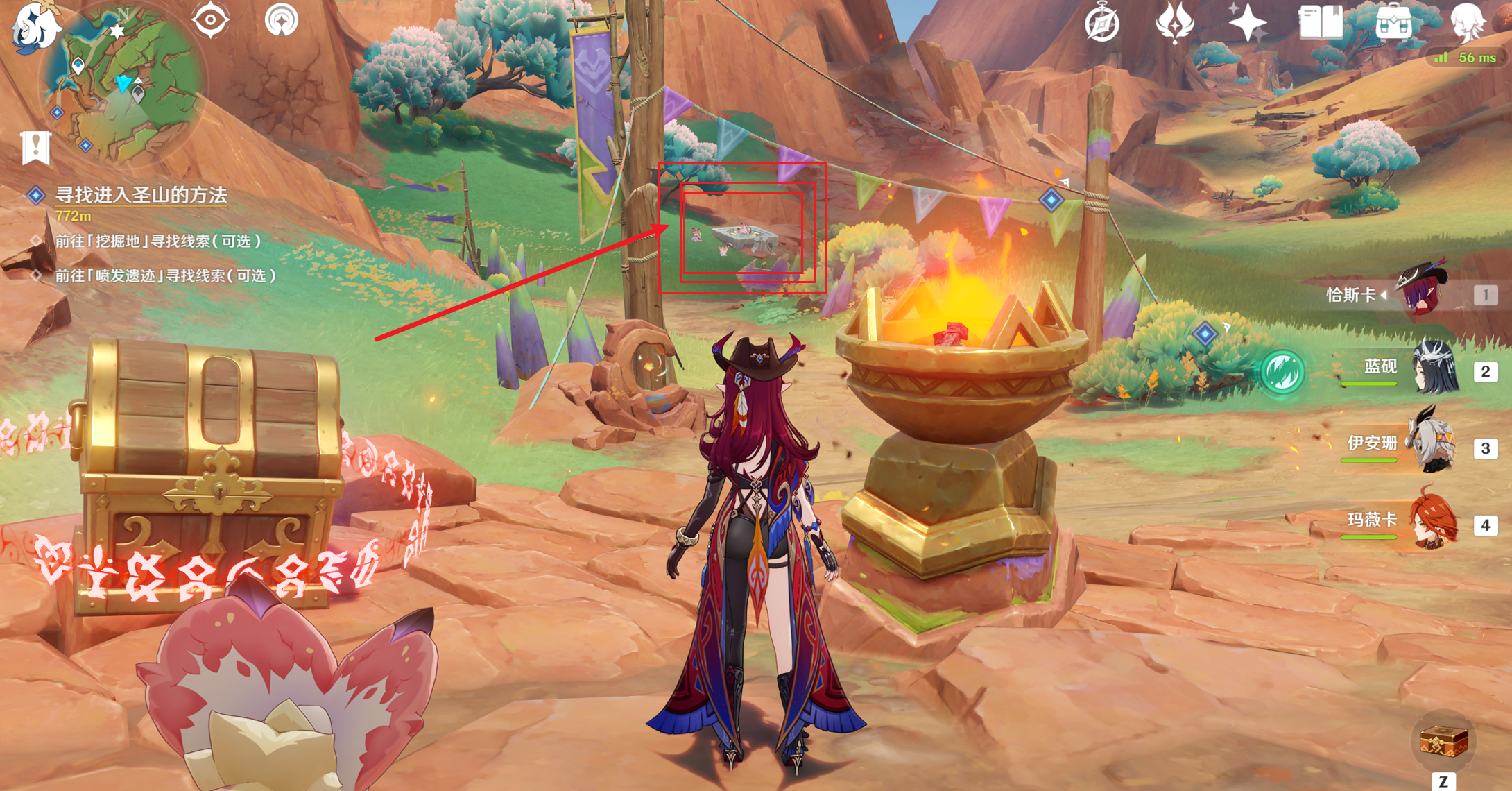Screen dimensions: 1512x791
Task: Activate the green swirl skill icon near 蓝砚
Action: 1282,372
